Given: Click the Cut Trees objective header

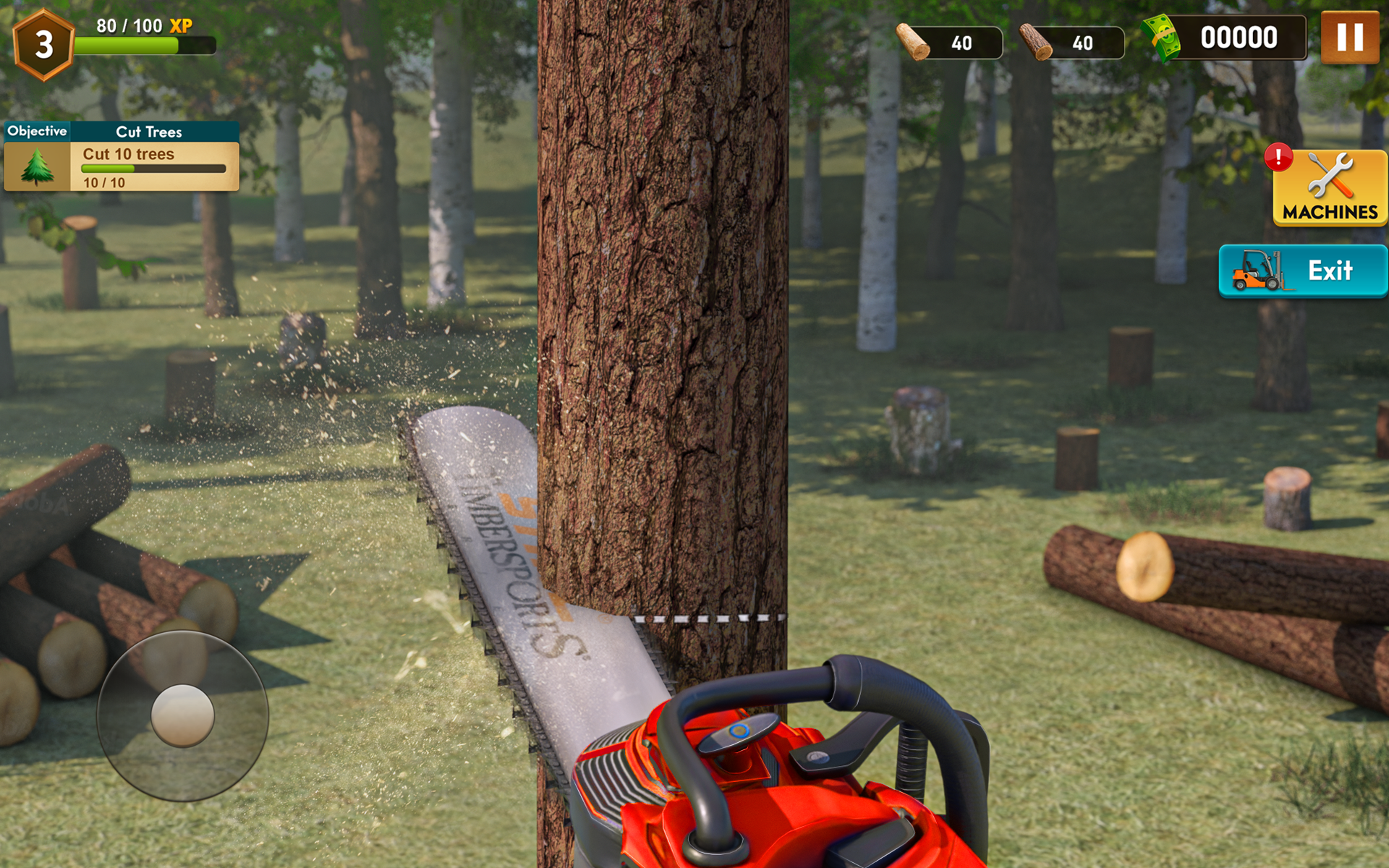Looking at the screenshot, I should click(x=148, y=132).
